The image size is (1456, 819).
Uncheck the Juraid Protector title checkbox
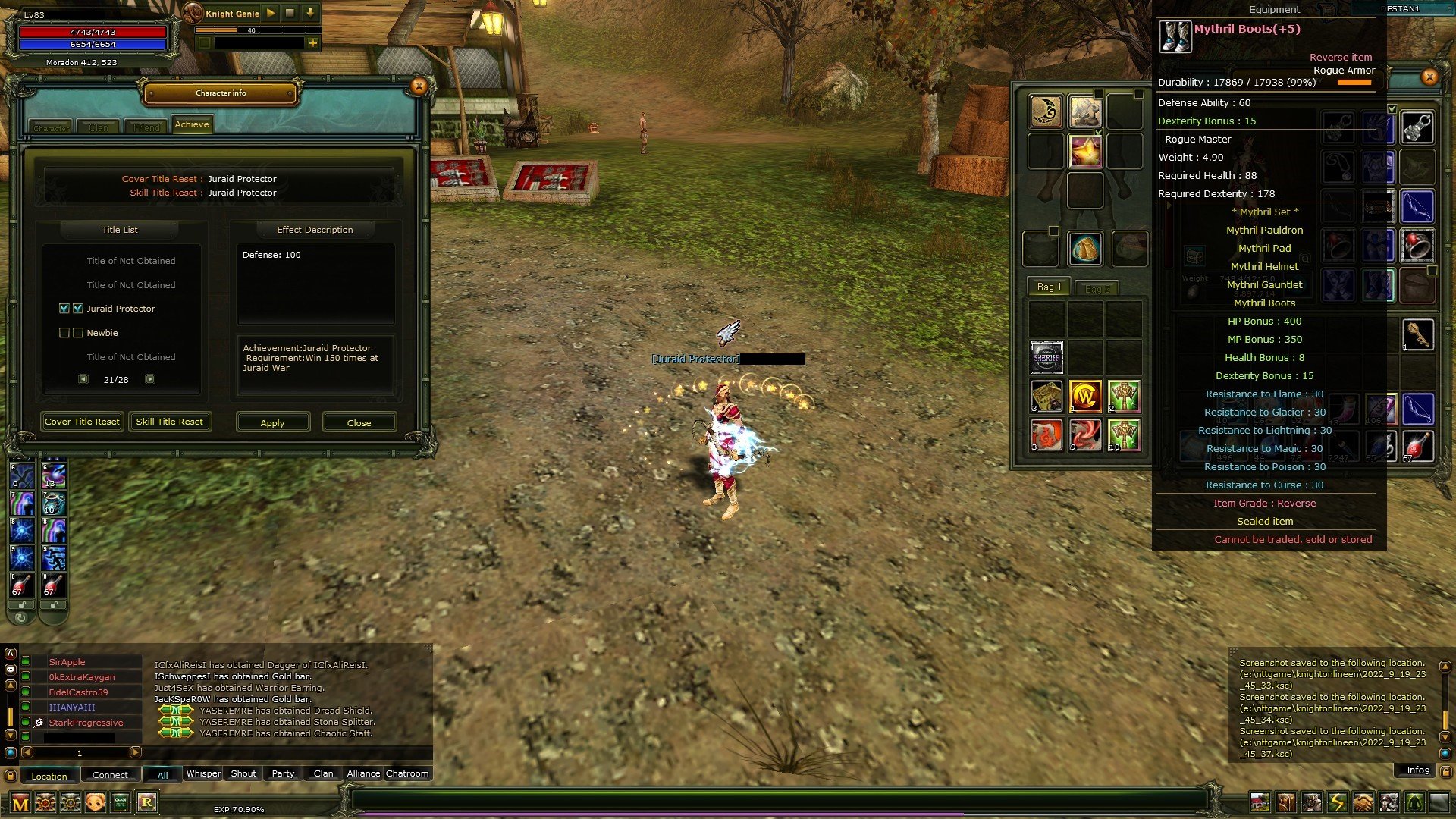(64, 309)
